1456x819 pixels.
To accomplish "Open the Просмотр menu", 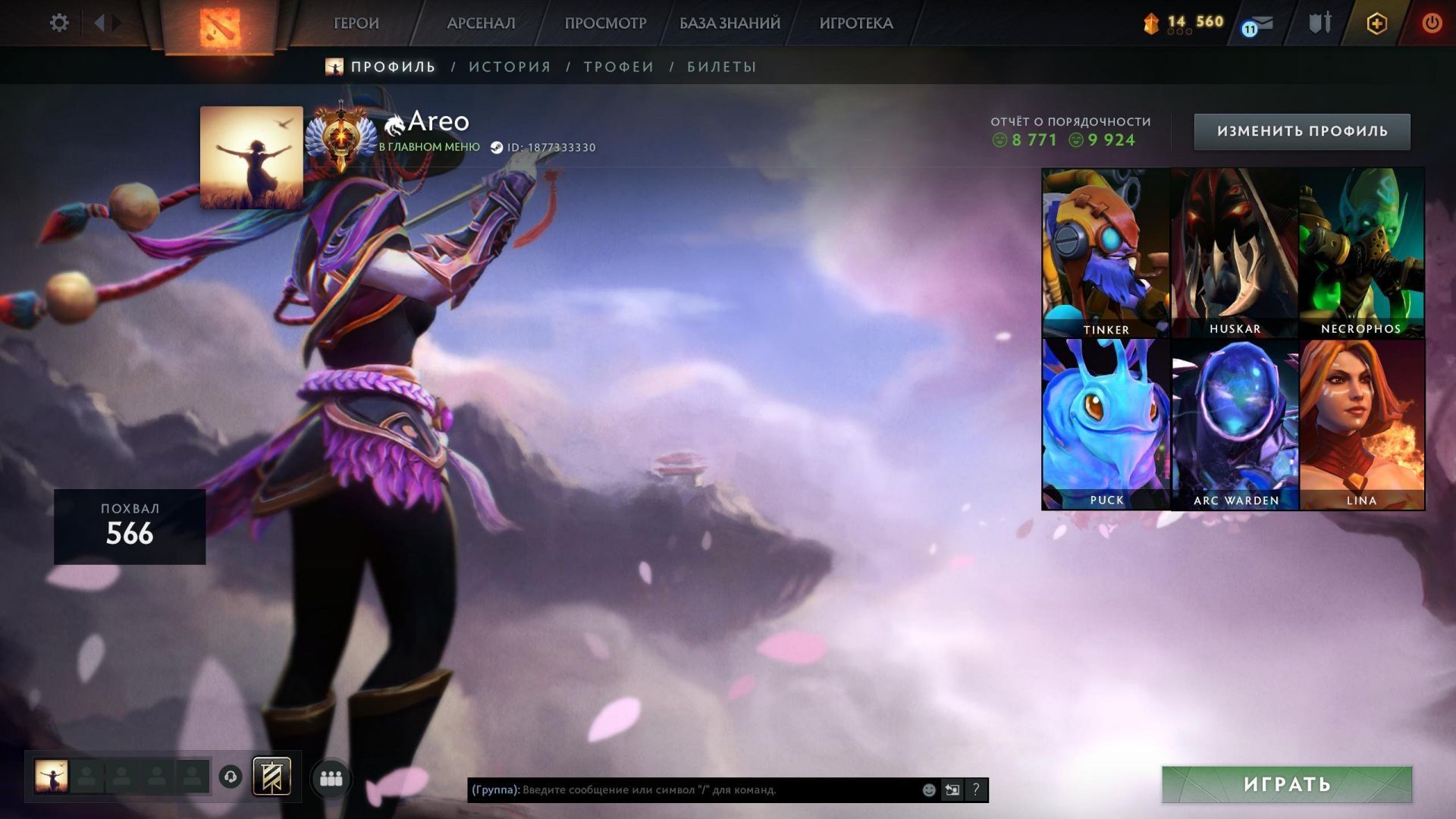I will coord(605,24).
